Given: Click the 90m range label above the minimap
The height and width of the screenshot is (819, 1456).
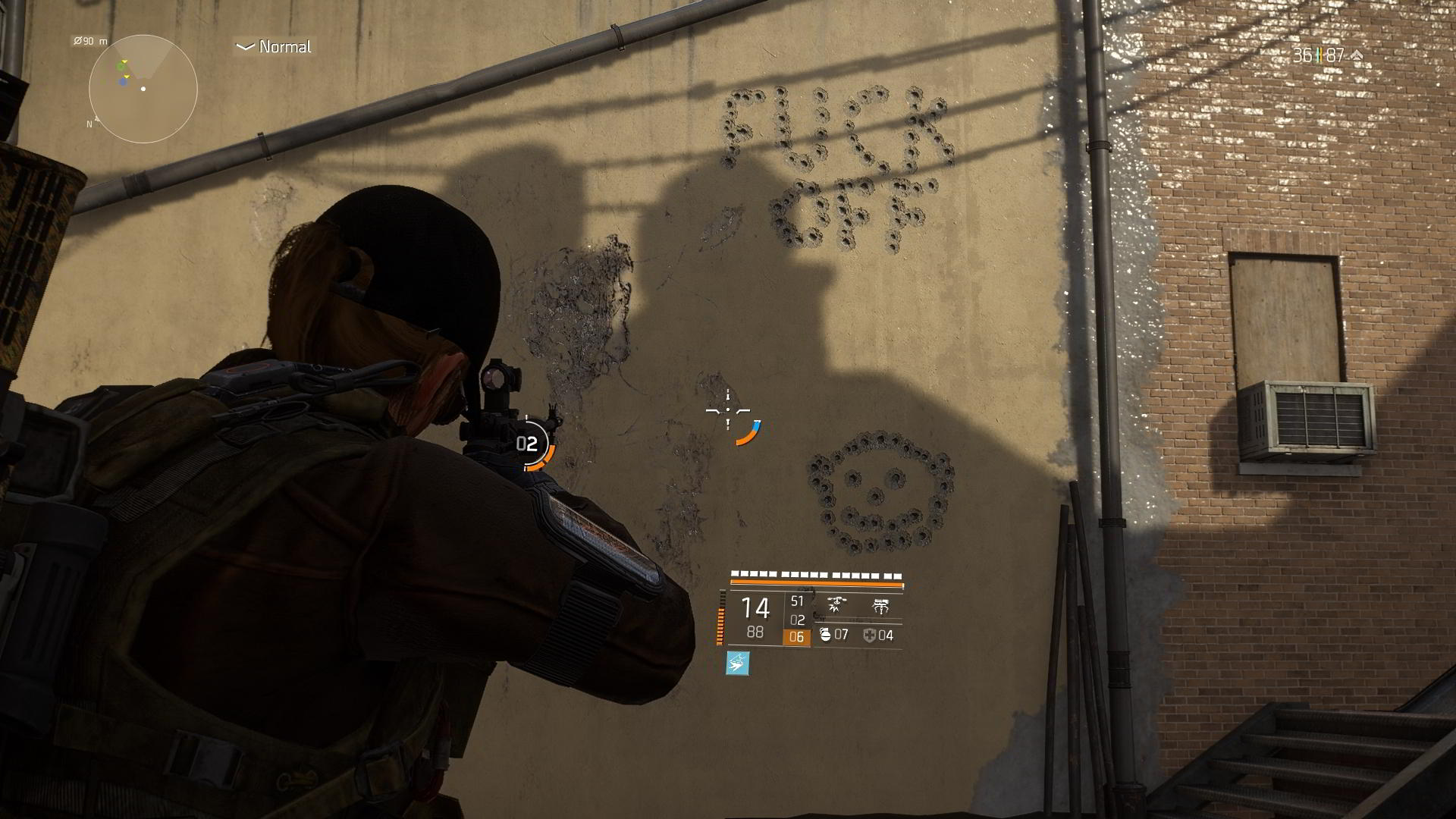Looking at the screenshot, I should tap(89, 42).
